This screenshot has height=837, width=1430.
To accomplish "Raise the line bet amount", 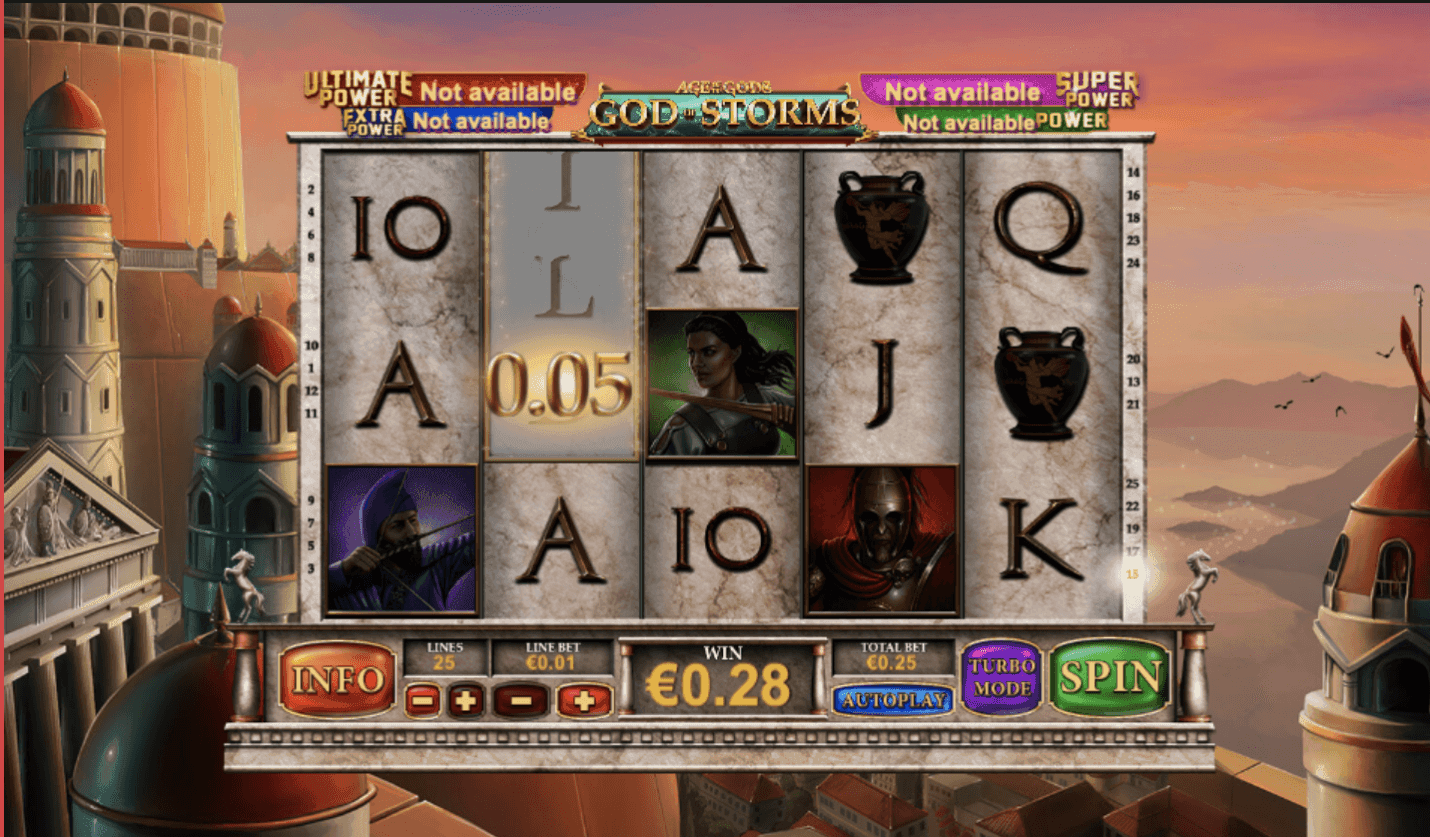I will [584, 701].
